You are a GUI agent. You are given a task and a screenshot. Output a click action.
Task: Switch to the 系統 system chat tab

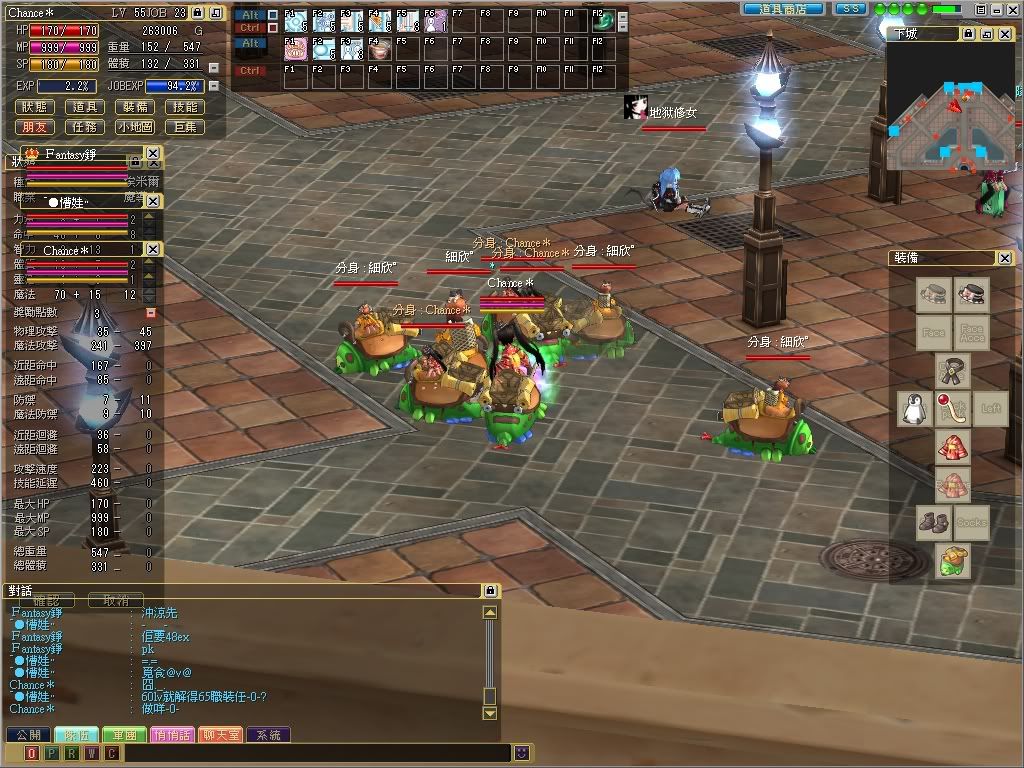click(268, 735)
